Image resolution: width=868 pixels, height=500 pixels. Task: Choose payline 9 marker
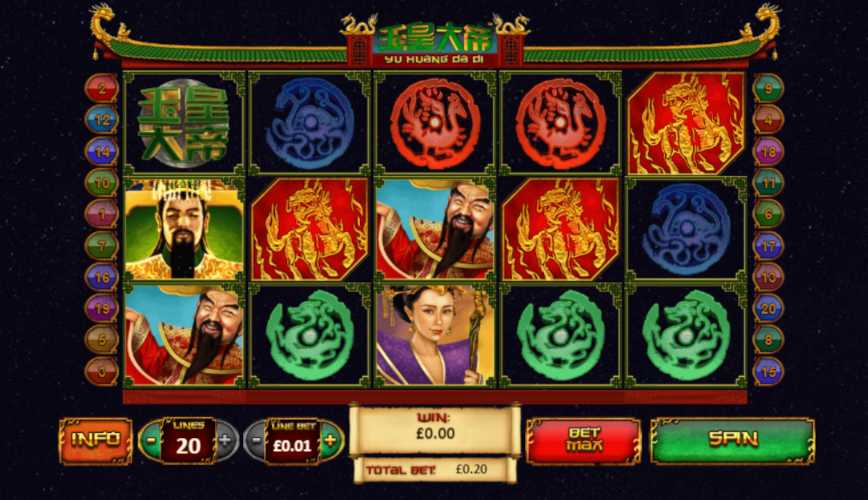[x=768, y=88]
